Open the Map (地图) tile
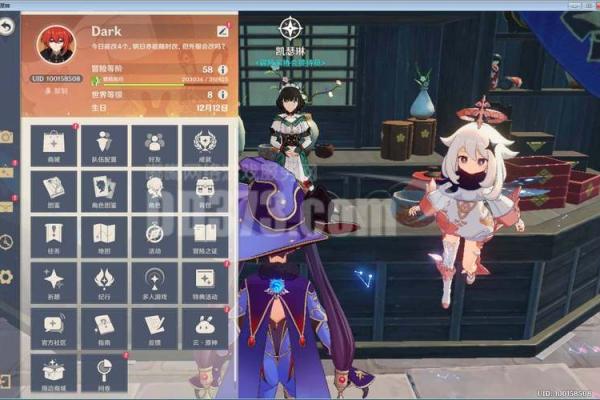Screen dimensions: 600x400 [x=104, y=237]
